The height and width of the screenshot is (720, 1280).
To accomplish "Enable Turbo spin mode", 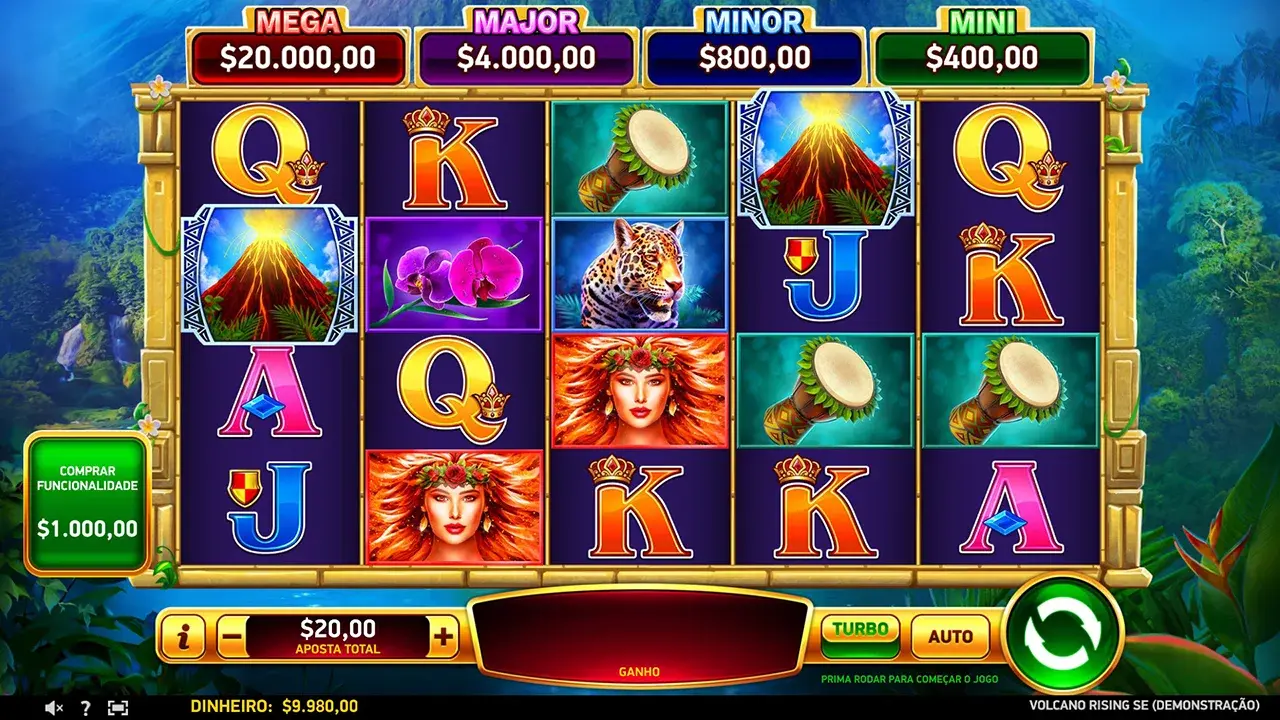I will (860, 635).
